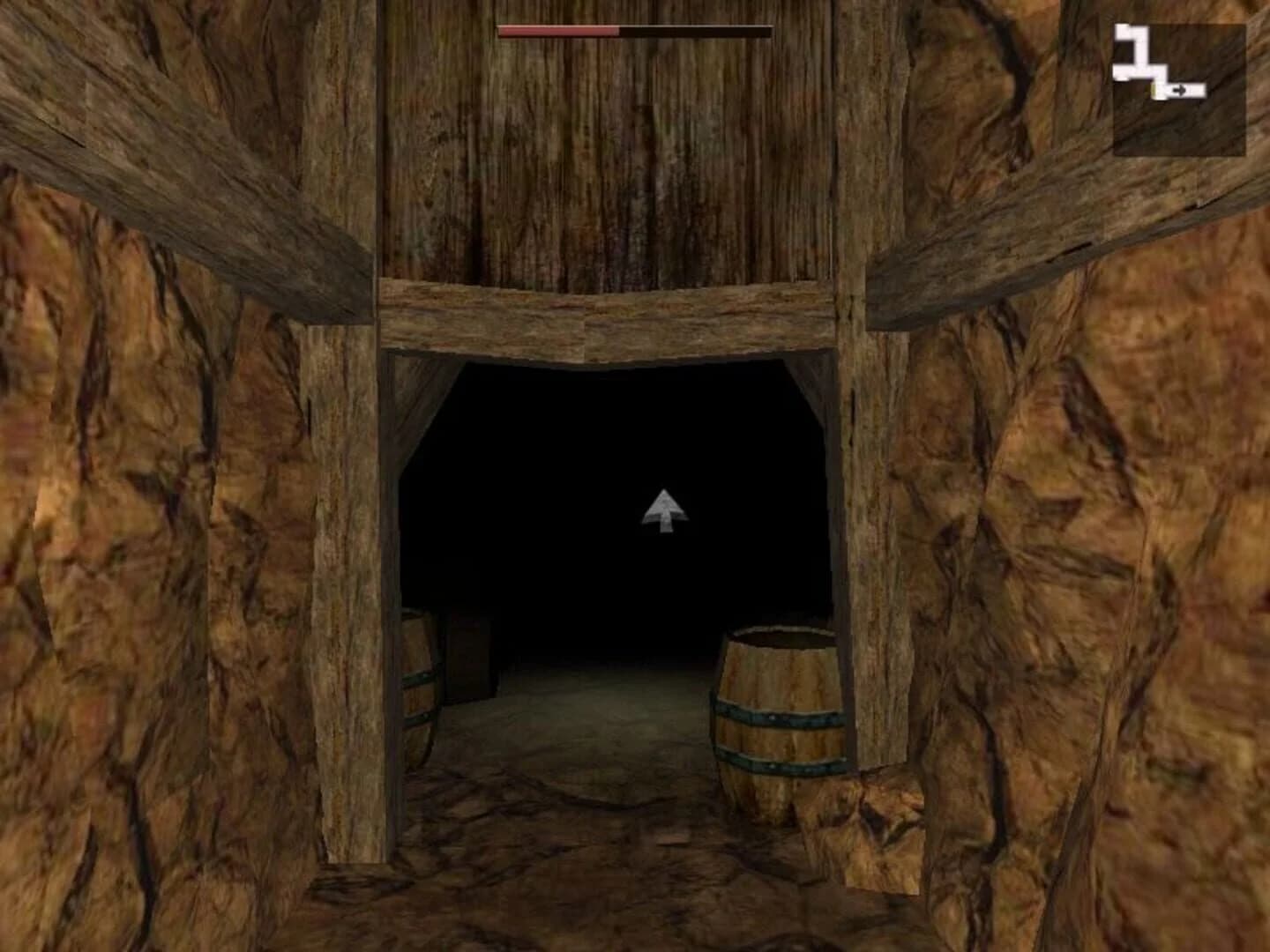
Task: Click the black player arrow on the minimap
Action: coord(1180,90)
